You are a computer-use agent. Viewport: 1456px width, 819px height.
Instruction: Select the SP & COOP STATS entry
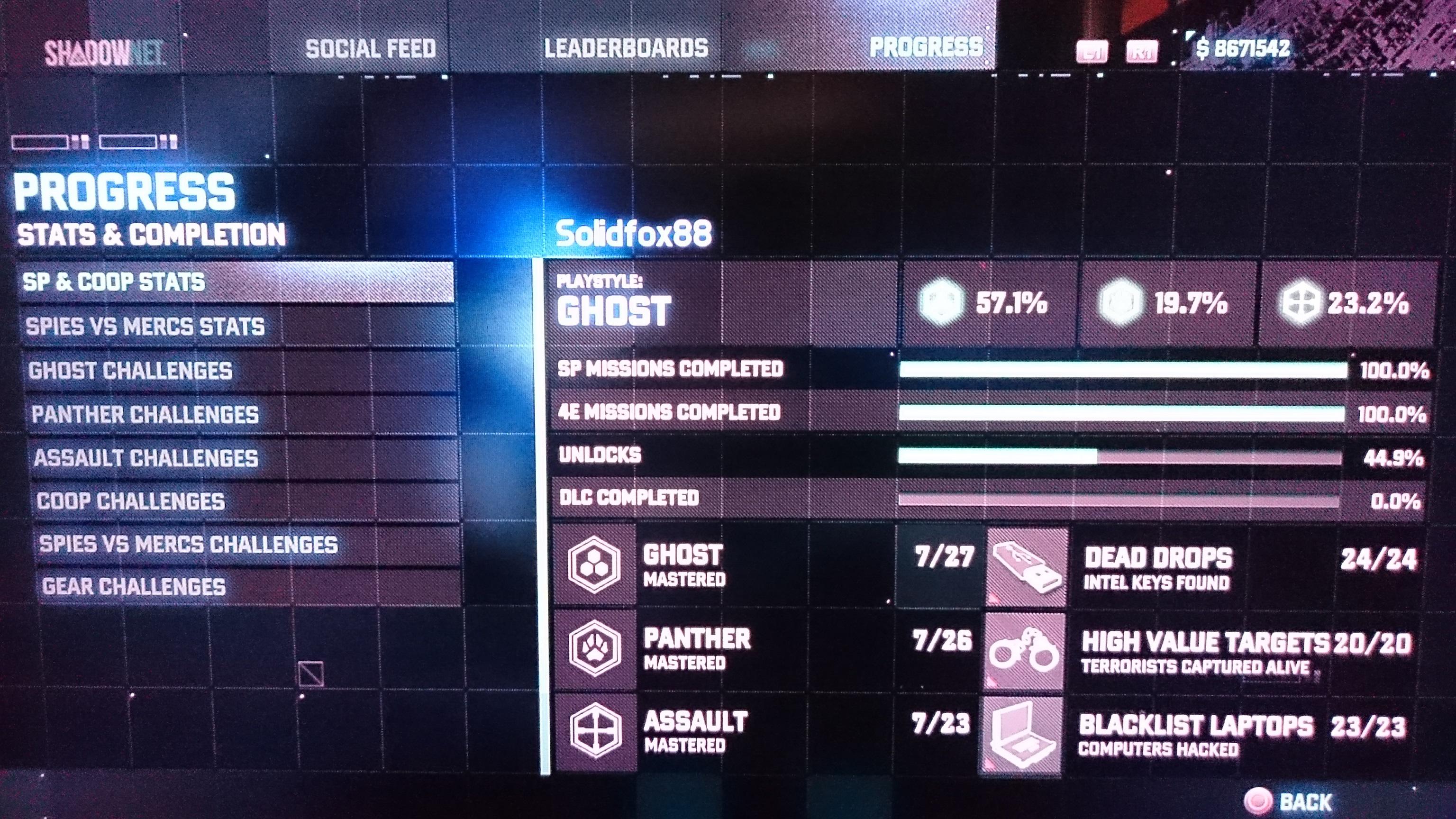click(113, 282)
